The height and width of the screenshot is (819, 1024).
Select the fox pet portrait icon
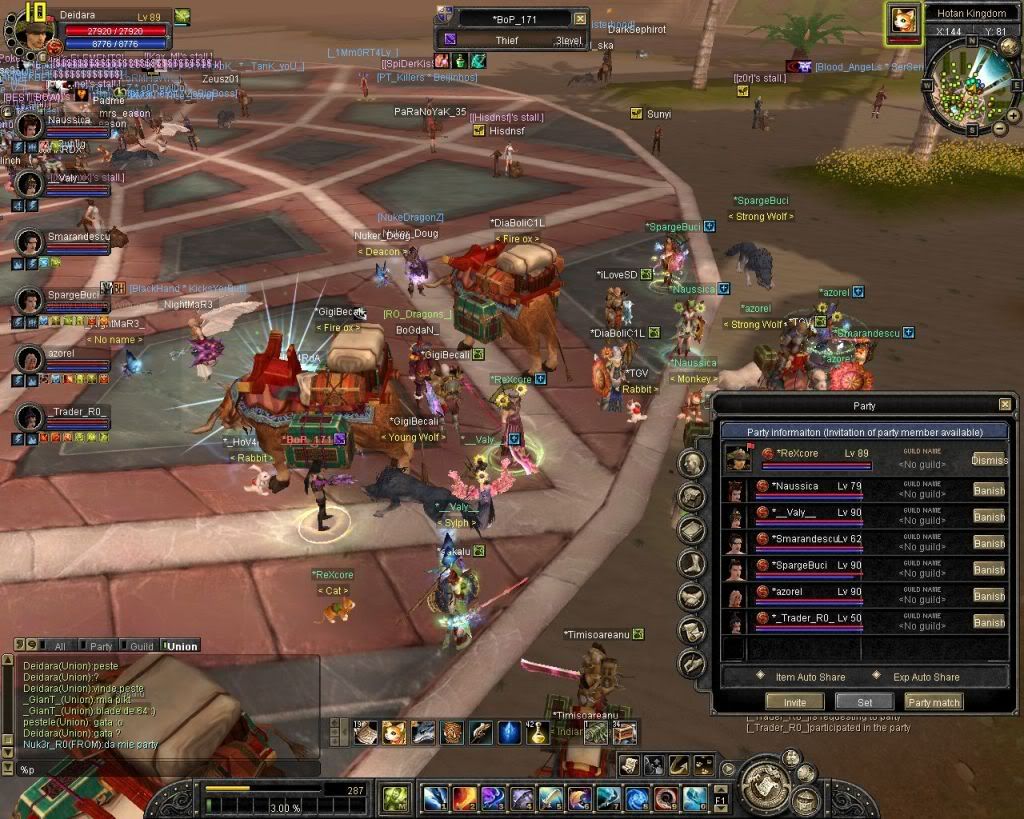pos(903,20)
